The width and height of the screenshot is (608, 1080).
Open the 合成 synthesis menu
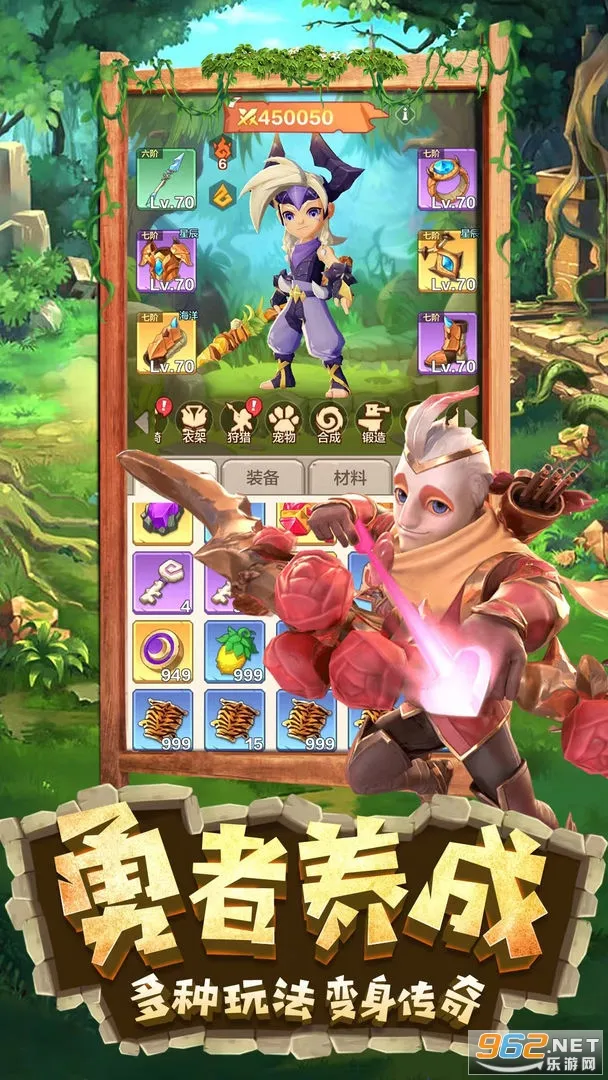coord(328,421)
